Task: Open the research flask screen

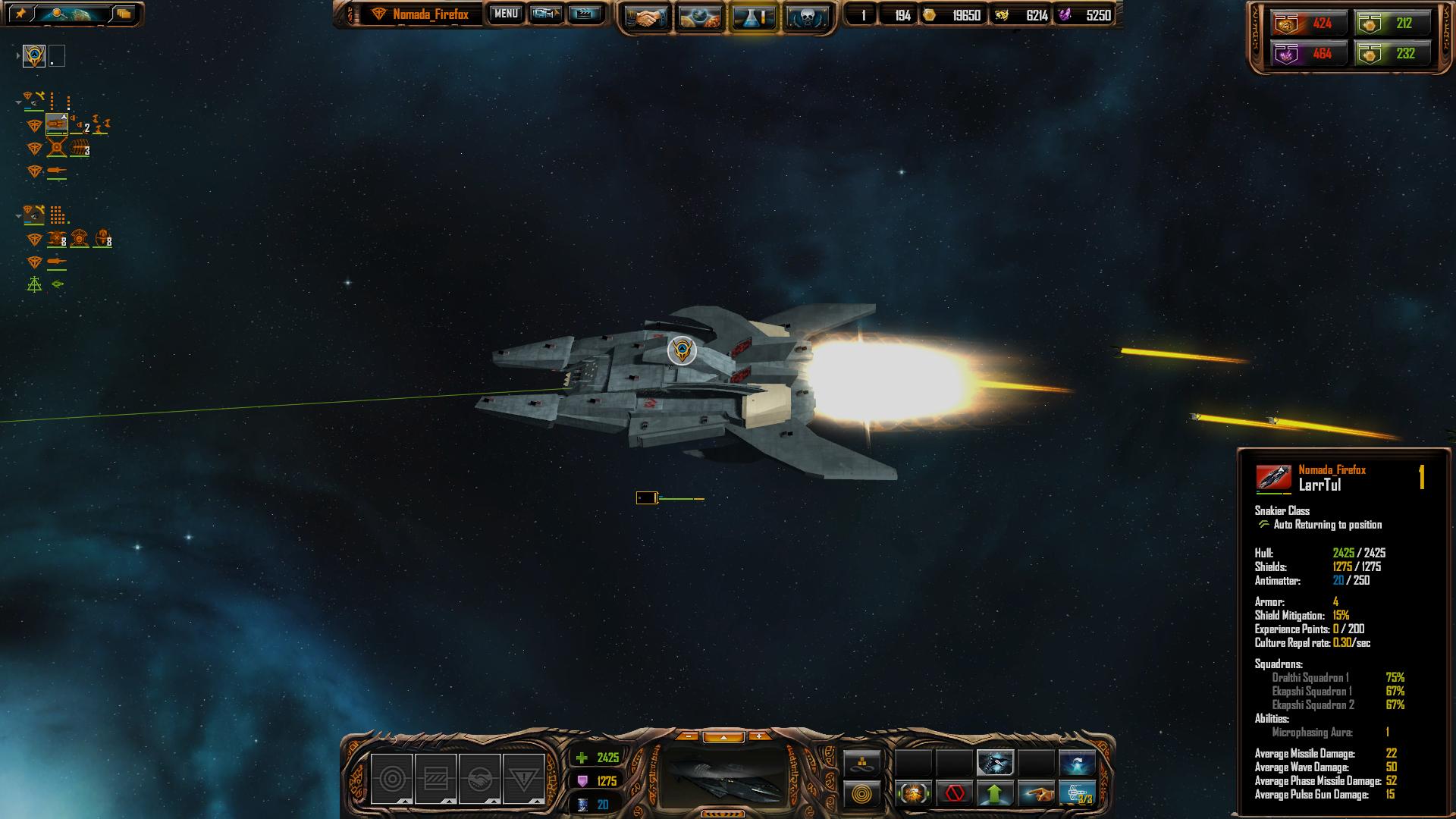Action: tap(753, 17)
